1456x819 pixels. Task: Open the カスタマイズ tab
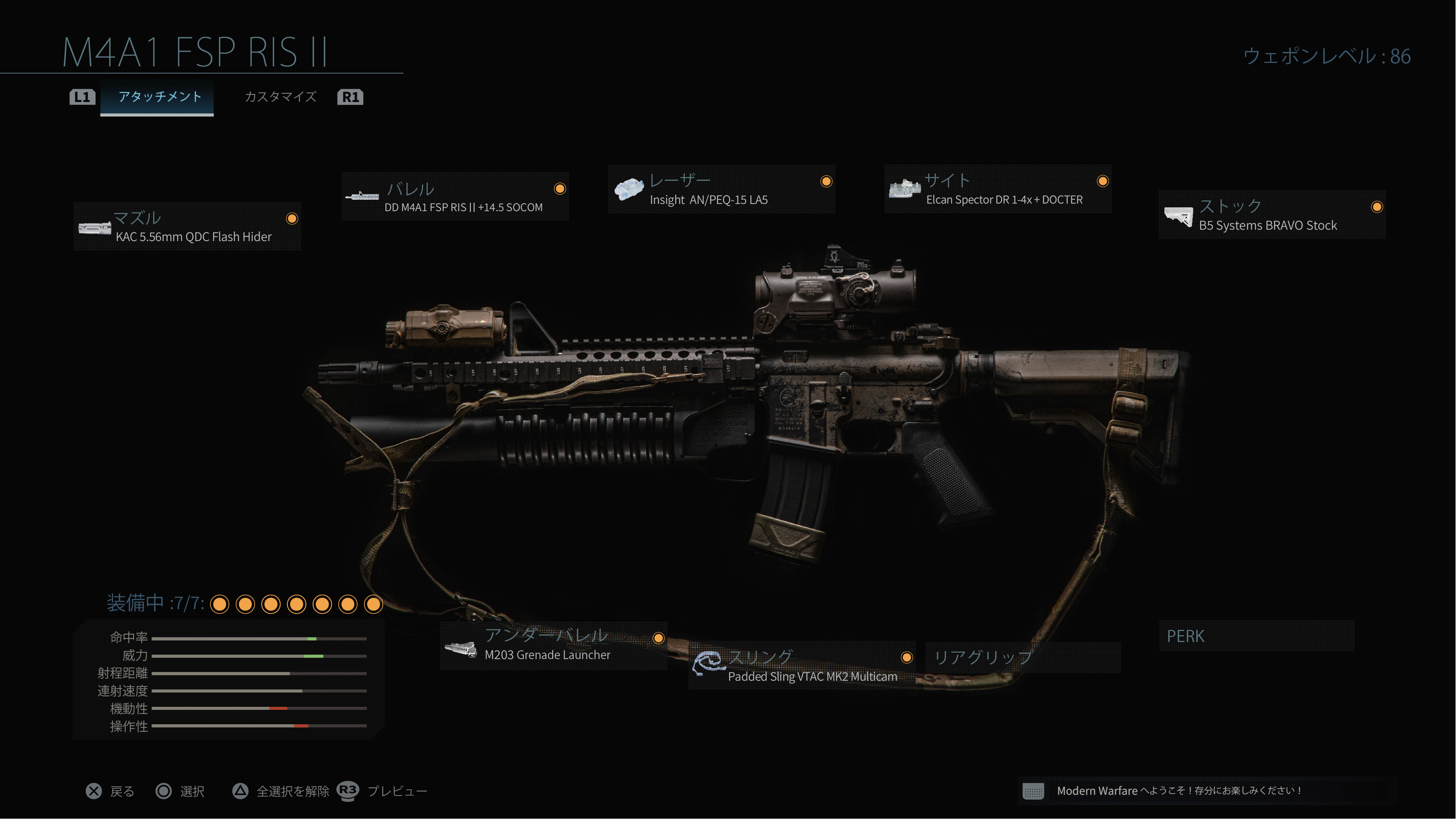click(x=280, y=97)
